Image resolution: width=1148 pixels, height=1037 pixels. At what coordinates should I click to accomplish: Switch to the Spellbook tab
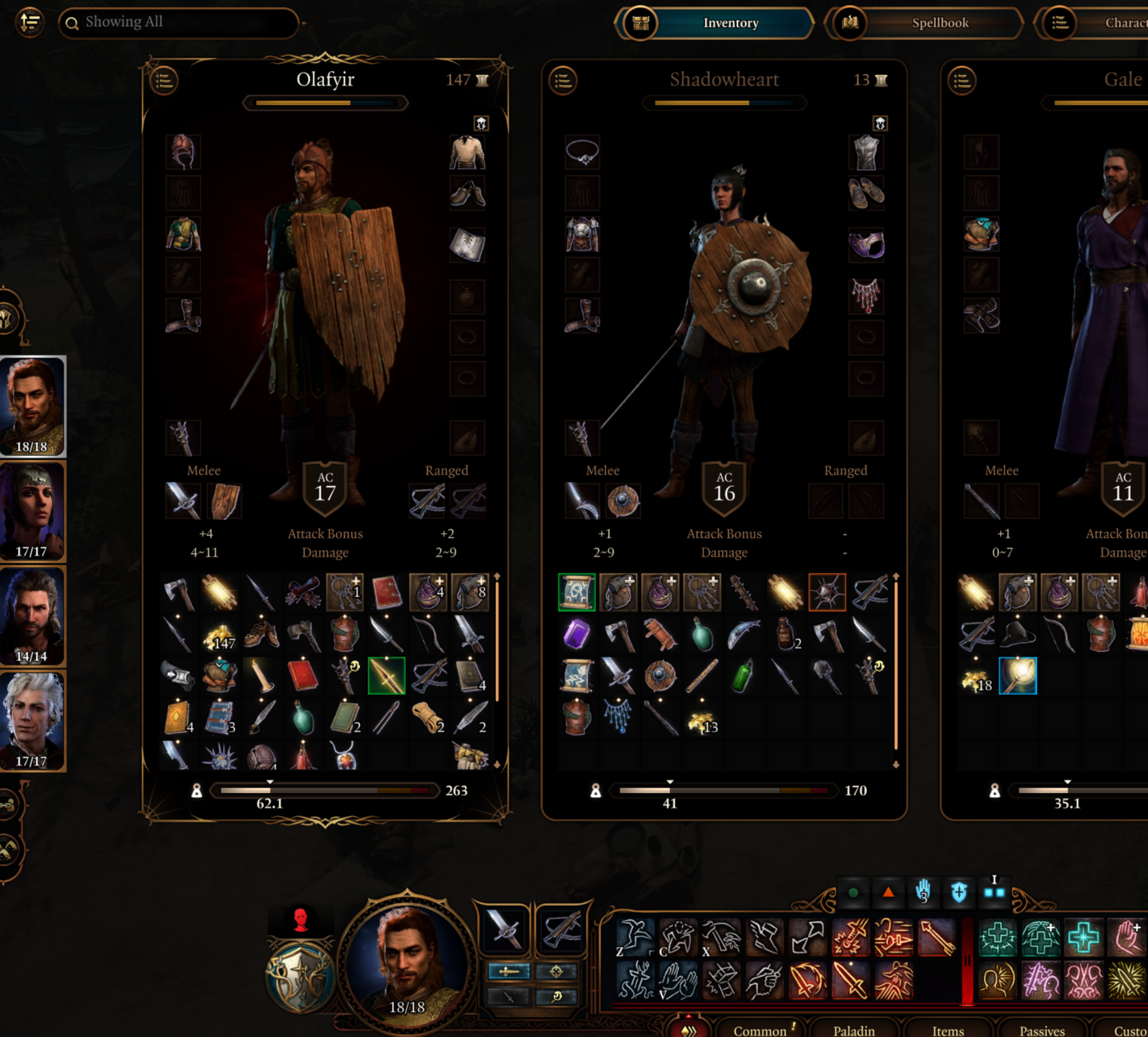click(x=939, y=23)
